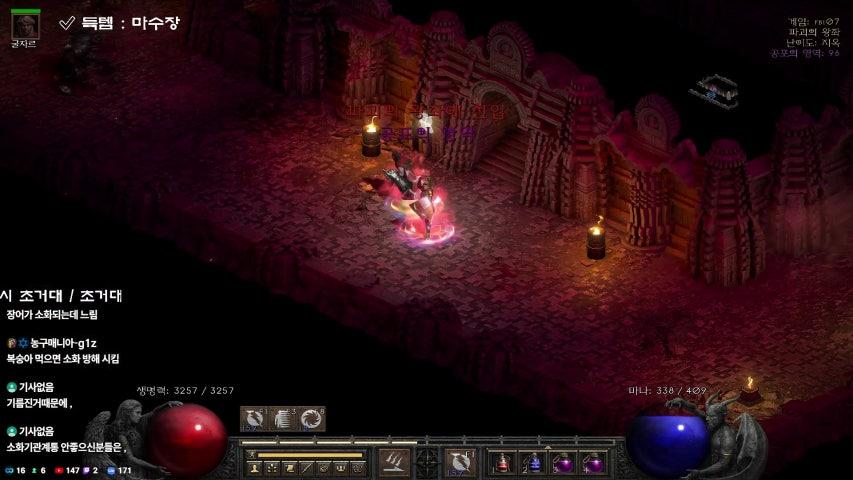Click the automap overlay
Viewport: 853px width, 480px height.
coord(713,92)
